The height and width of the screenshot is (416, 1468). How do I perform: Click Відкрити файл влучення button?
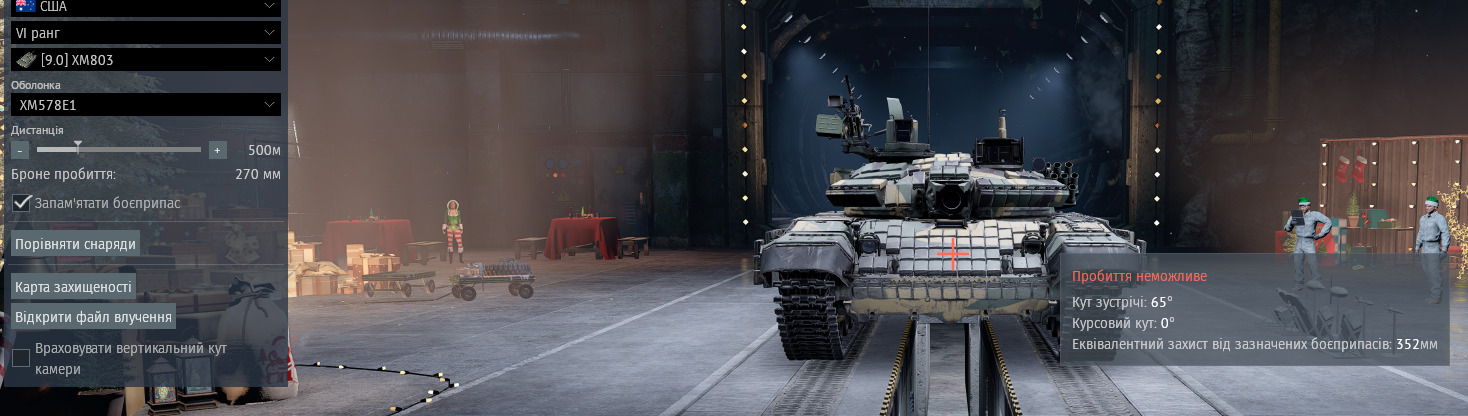(x=94, y=317)
